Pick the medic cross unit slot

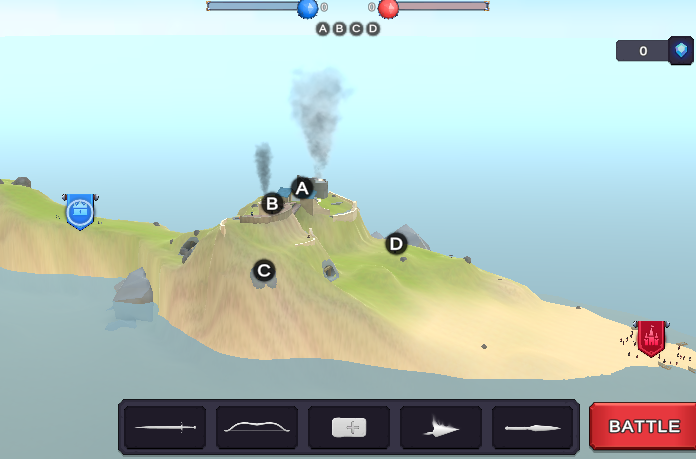[349, 427]
